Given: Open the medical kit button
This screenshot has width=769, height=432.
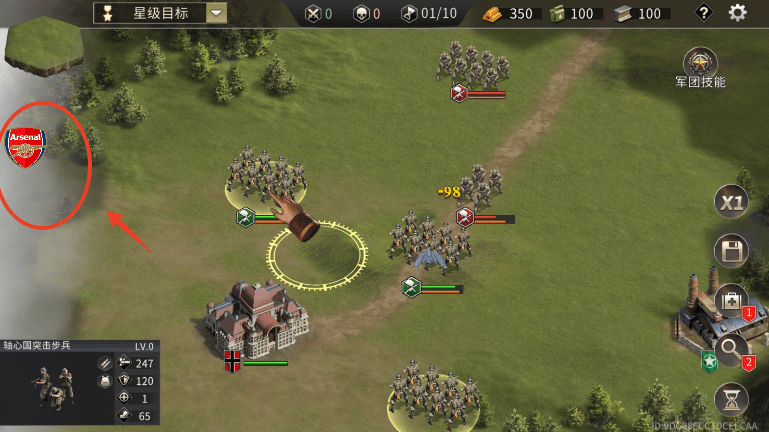Looking at the screenshot, I should click(x=730, y=300).
